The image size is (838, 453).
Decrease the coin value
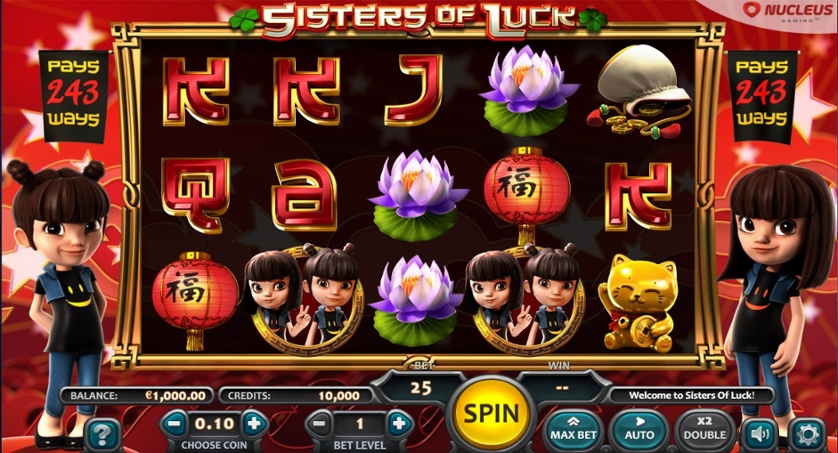173,423
